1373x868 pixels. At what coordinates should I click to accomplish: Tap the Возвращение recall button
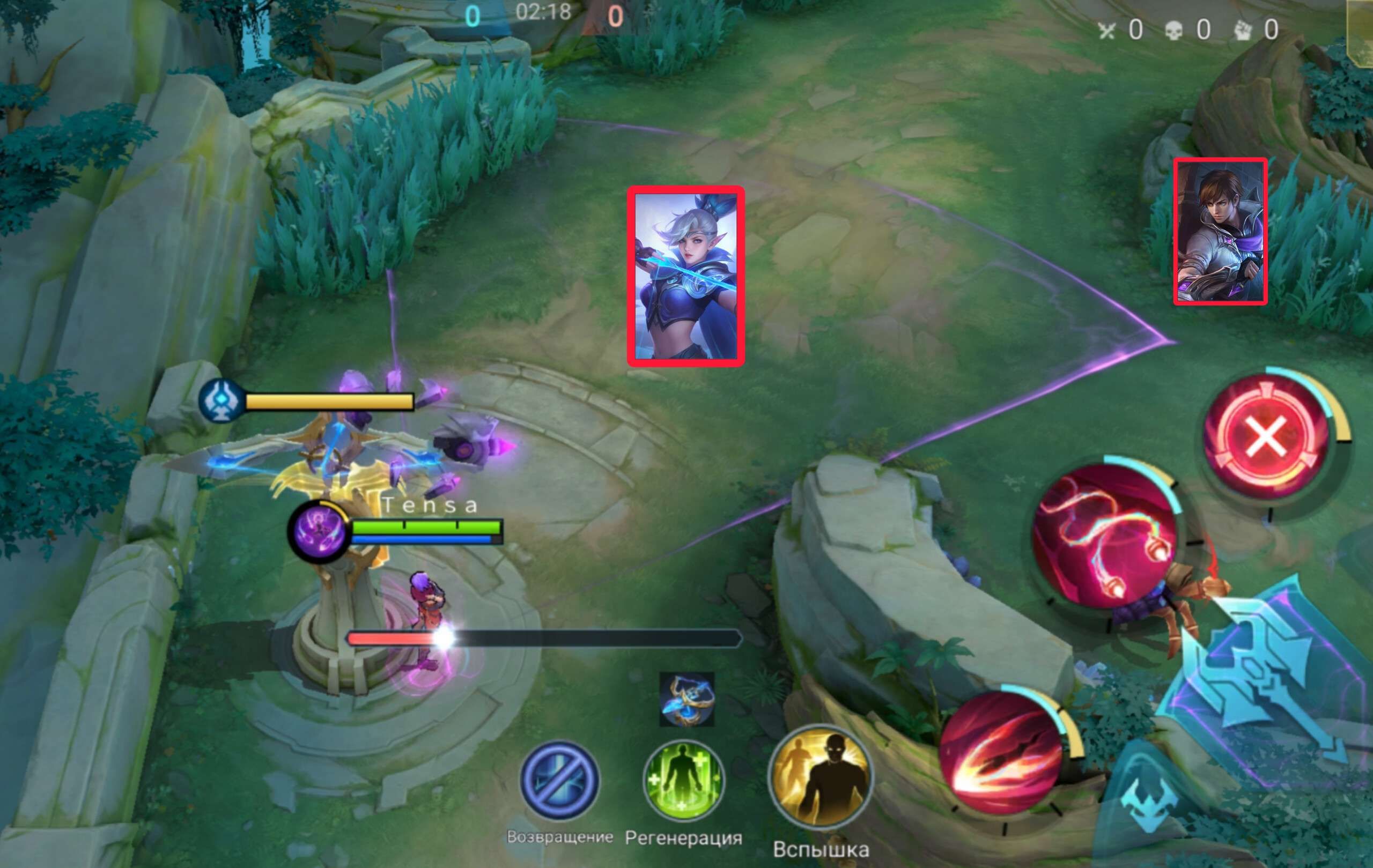point(560,780)
